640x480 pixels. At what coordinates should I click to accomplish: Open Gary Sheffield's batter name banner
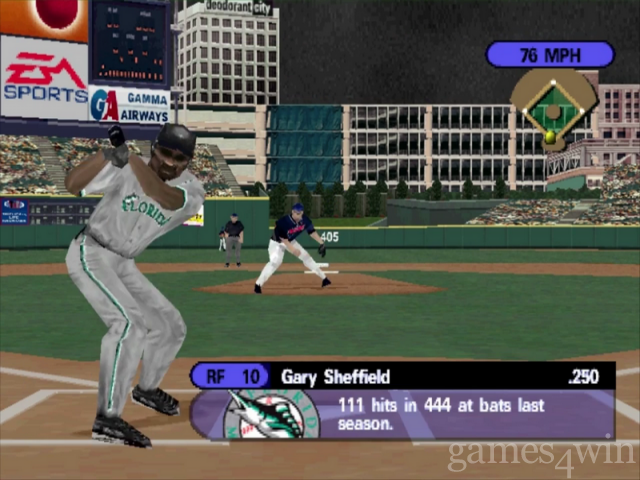pos(336,377)
